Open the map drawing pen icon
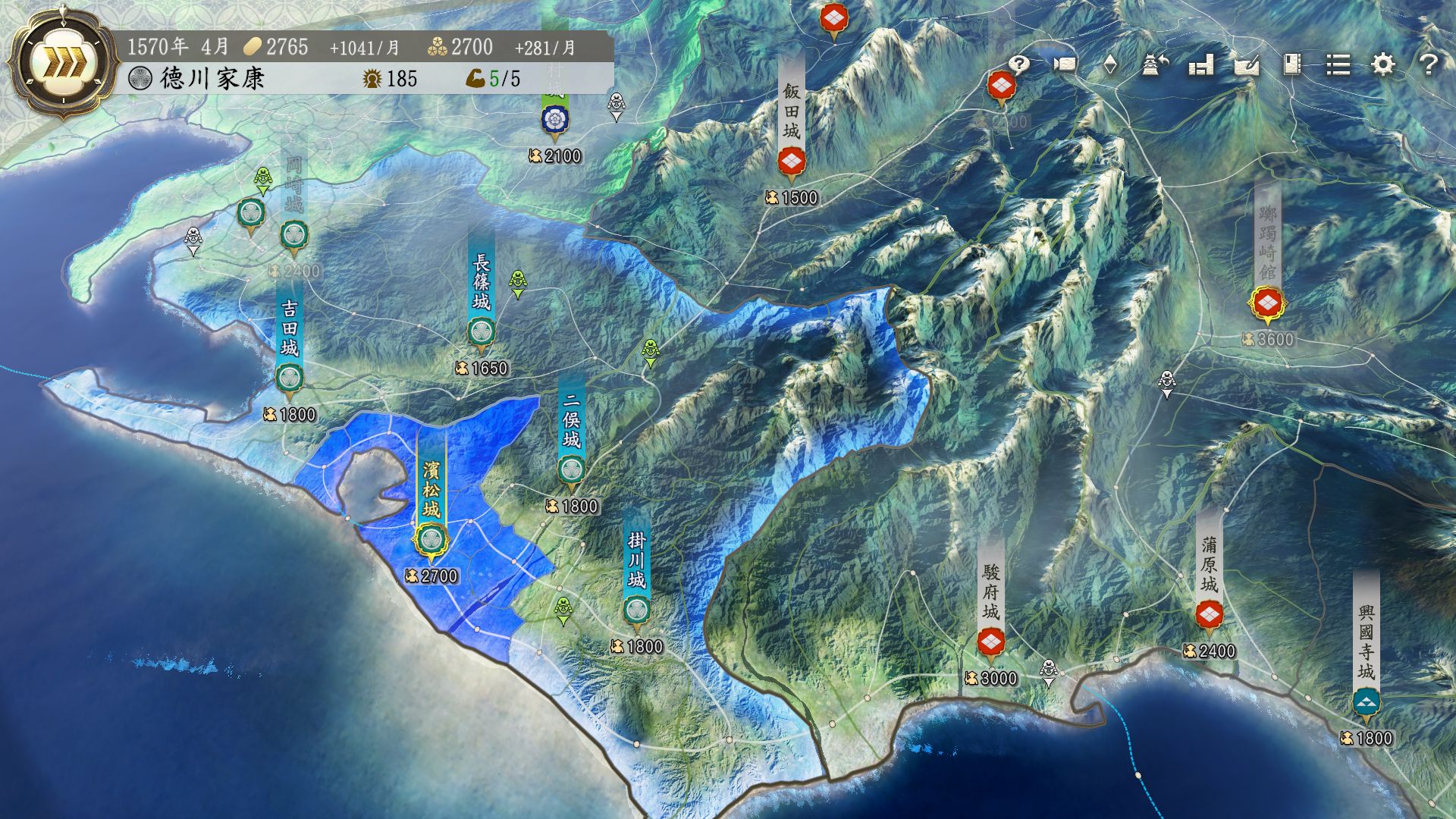This screenshot has height=819, width=1456. tap(1247, 64)
